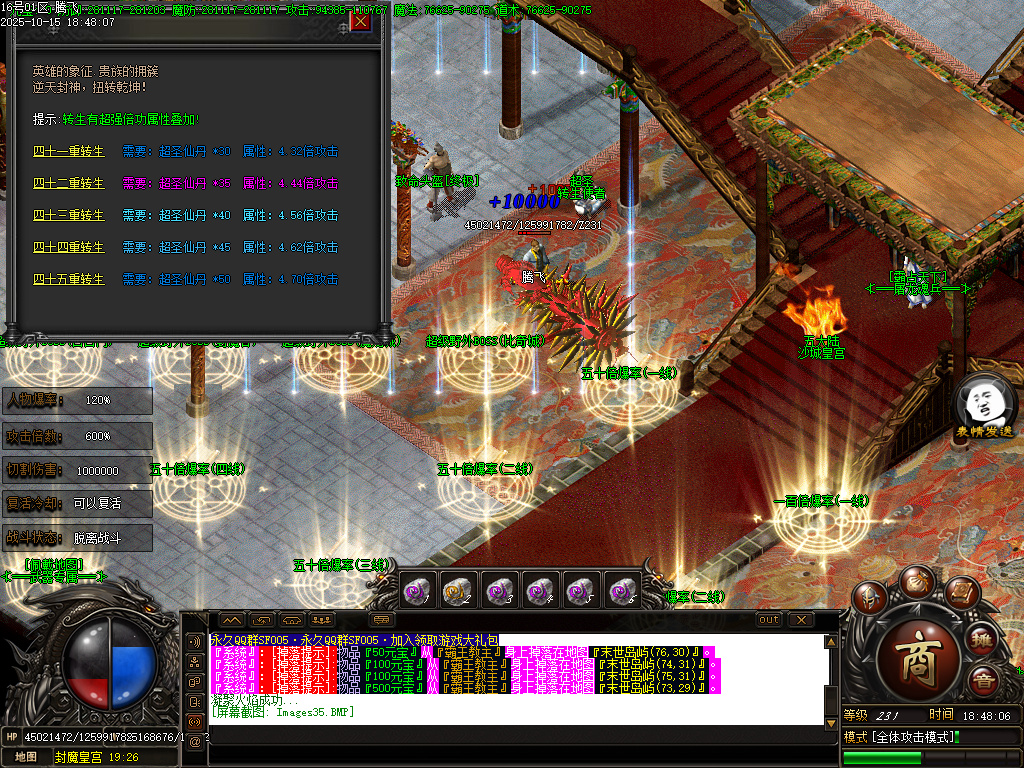Toggle the 音 sound button
The image size is (1024, 768).
[985, 683]
